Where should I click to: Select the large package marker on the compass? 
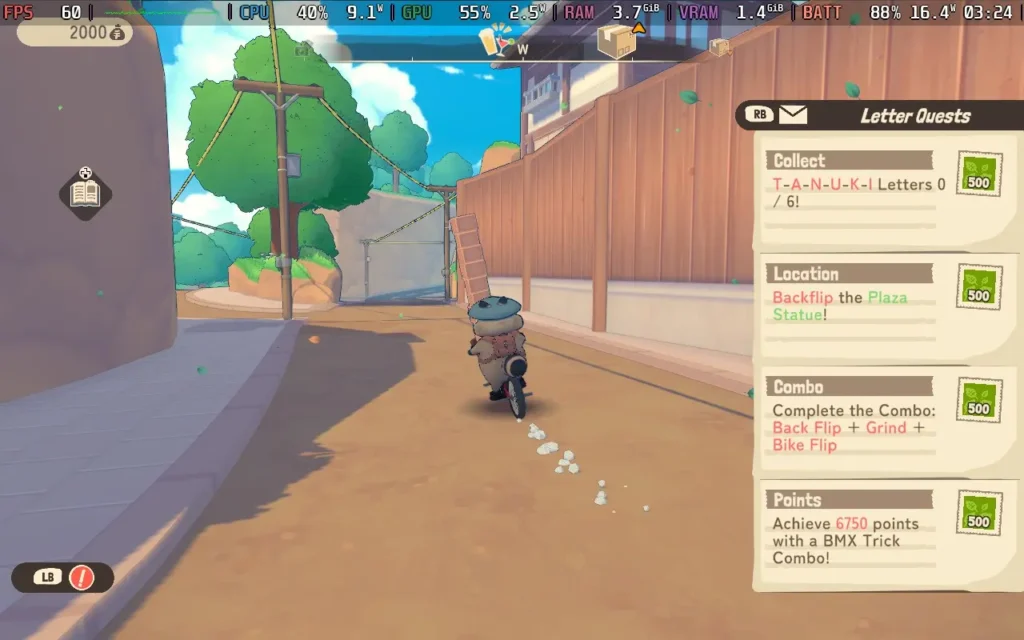click(616, 43)
